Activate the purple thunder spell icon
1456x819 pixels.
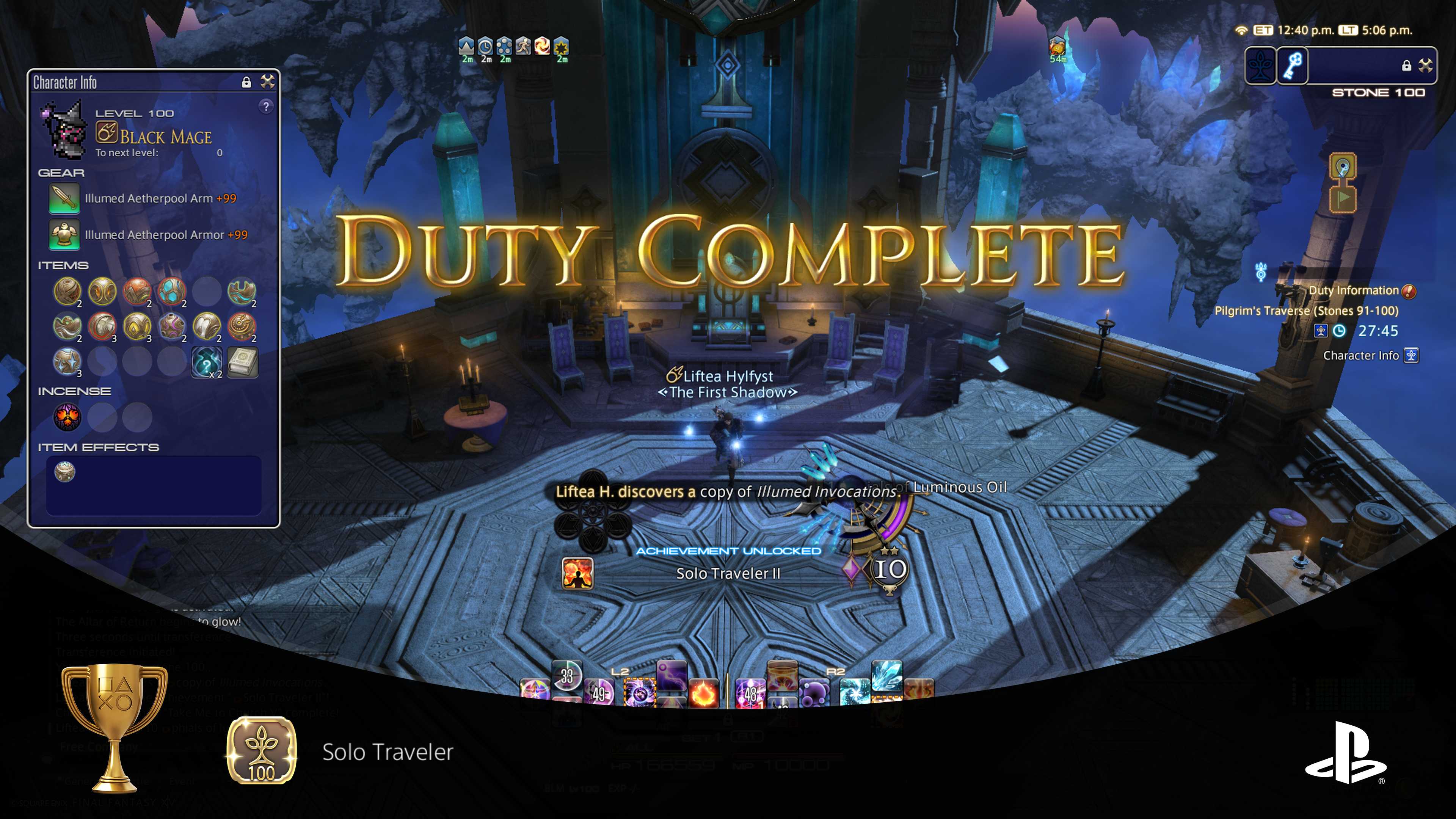pyautogui.click(x=672, y=675)
